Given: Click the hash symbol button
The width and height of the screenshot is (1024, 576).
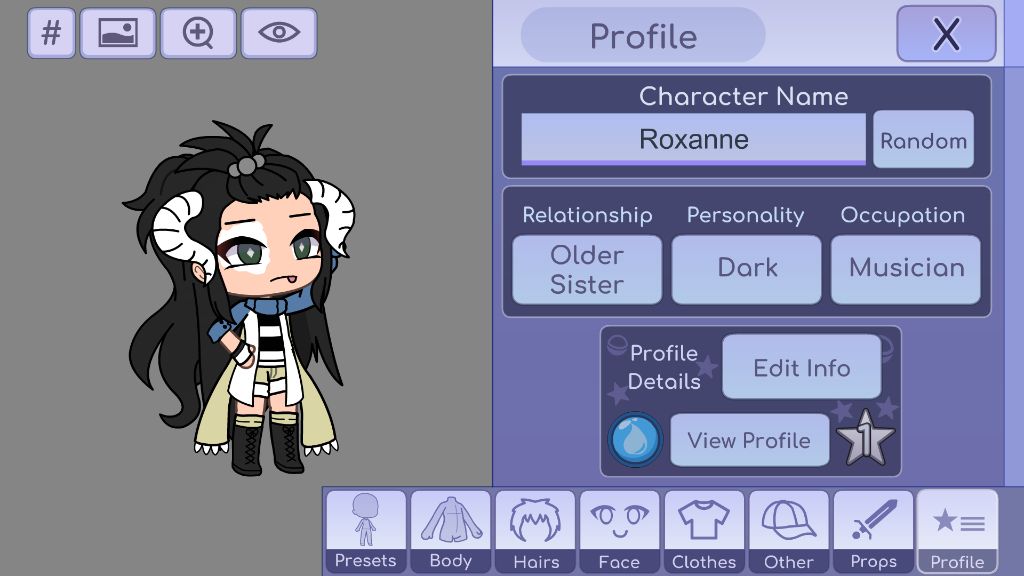Looking at the screenshot, I should click(51, 33).
